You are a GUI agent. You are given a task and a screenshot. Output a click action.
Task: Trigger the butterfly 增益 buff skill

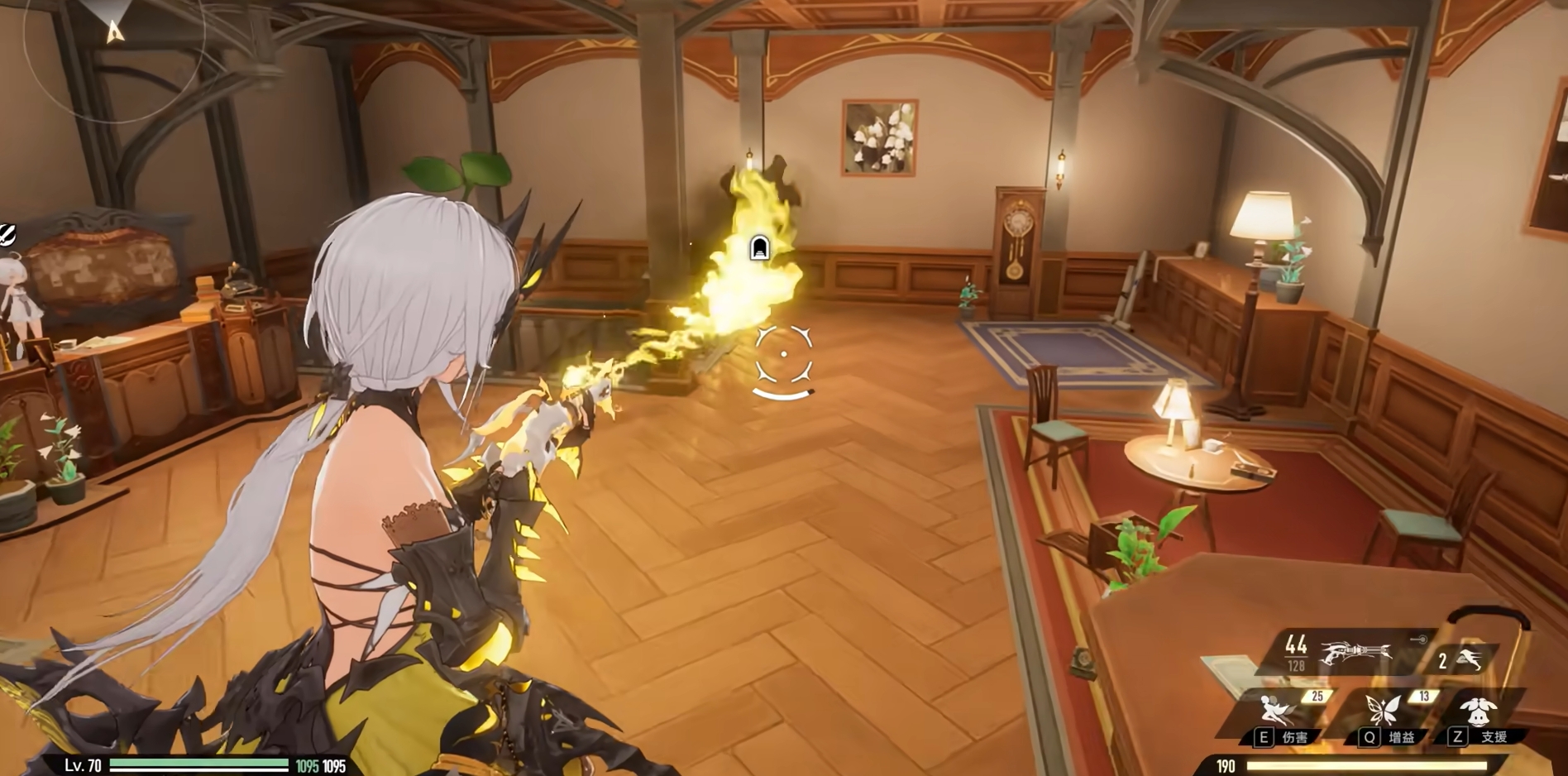[1382, 711]
